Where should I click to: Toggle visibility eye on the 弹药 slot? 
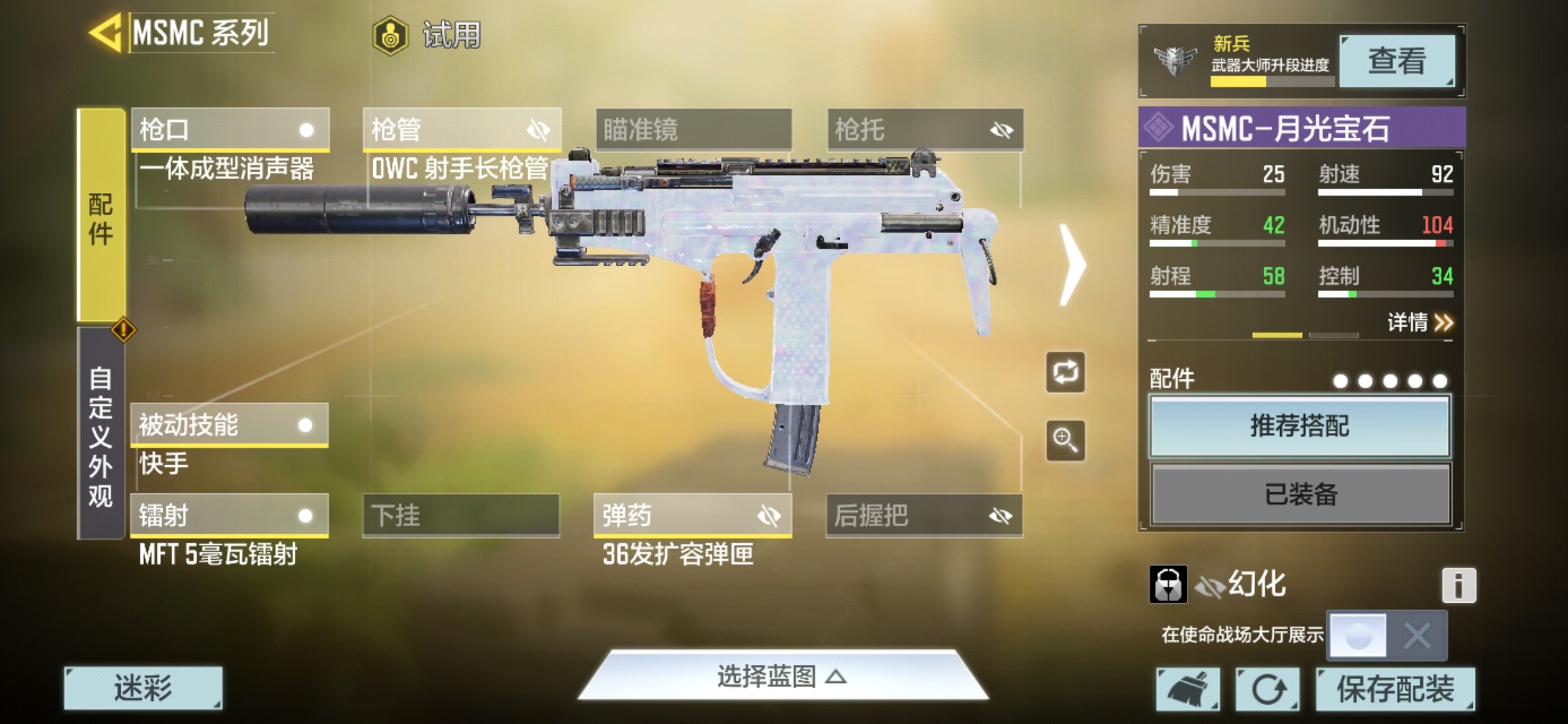(x=771, y=516)
